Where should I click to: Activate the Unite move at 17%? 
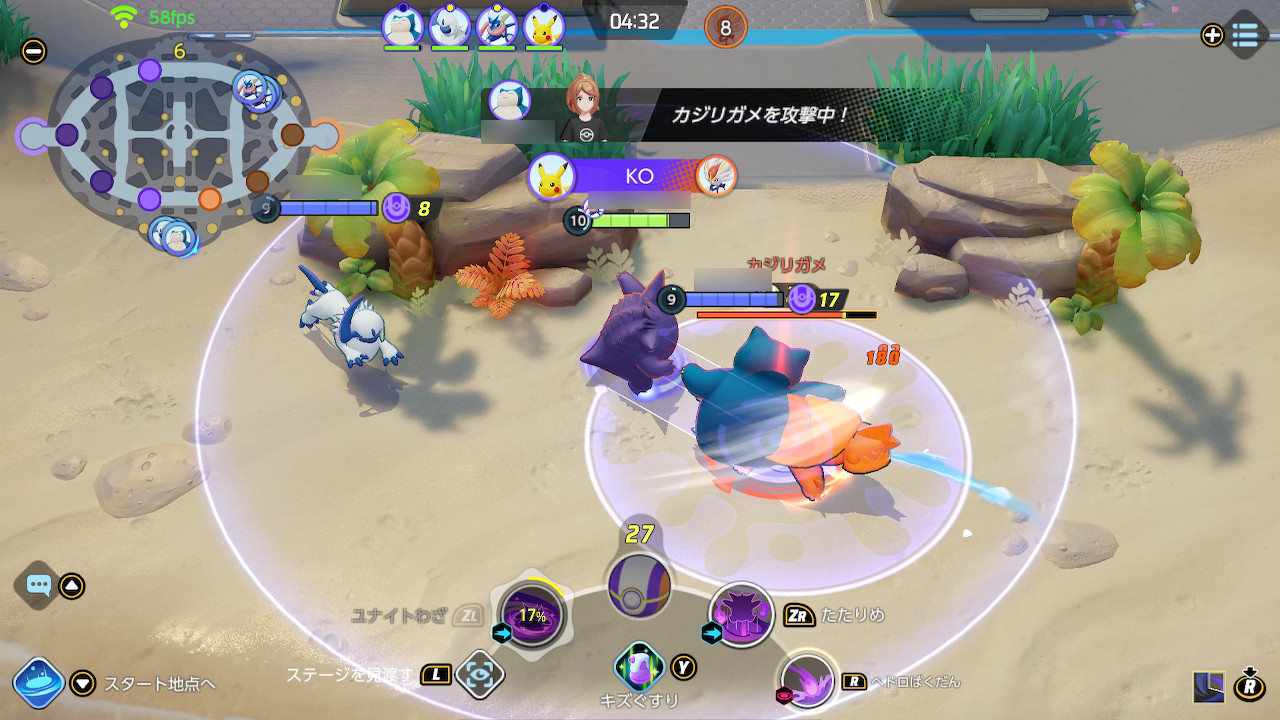532,615
